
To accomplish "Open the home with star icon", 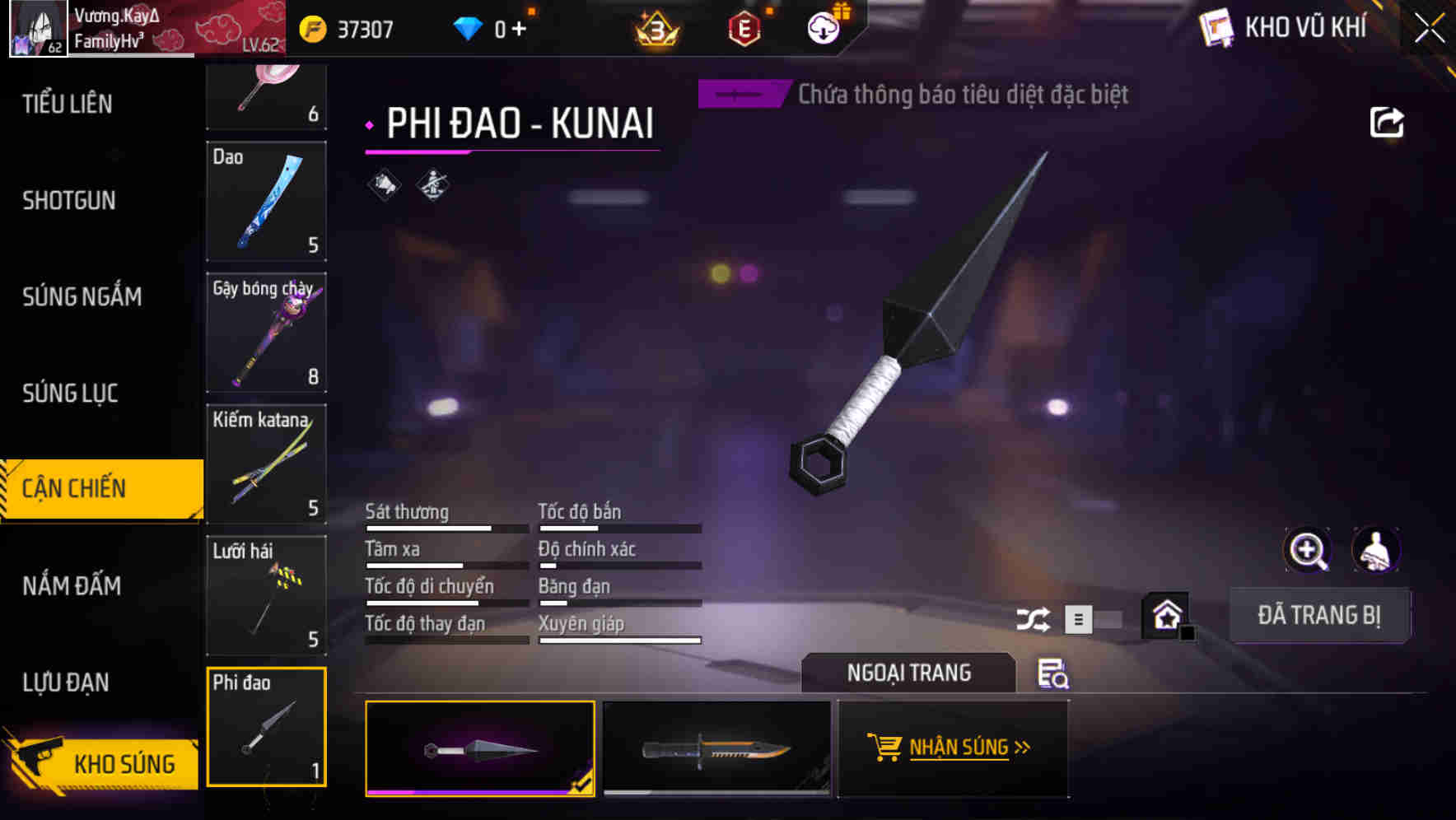I will pos(1164,614).
